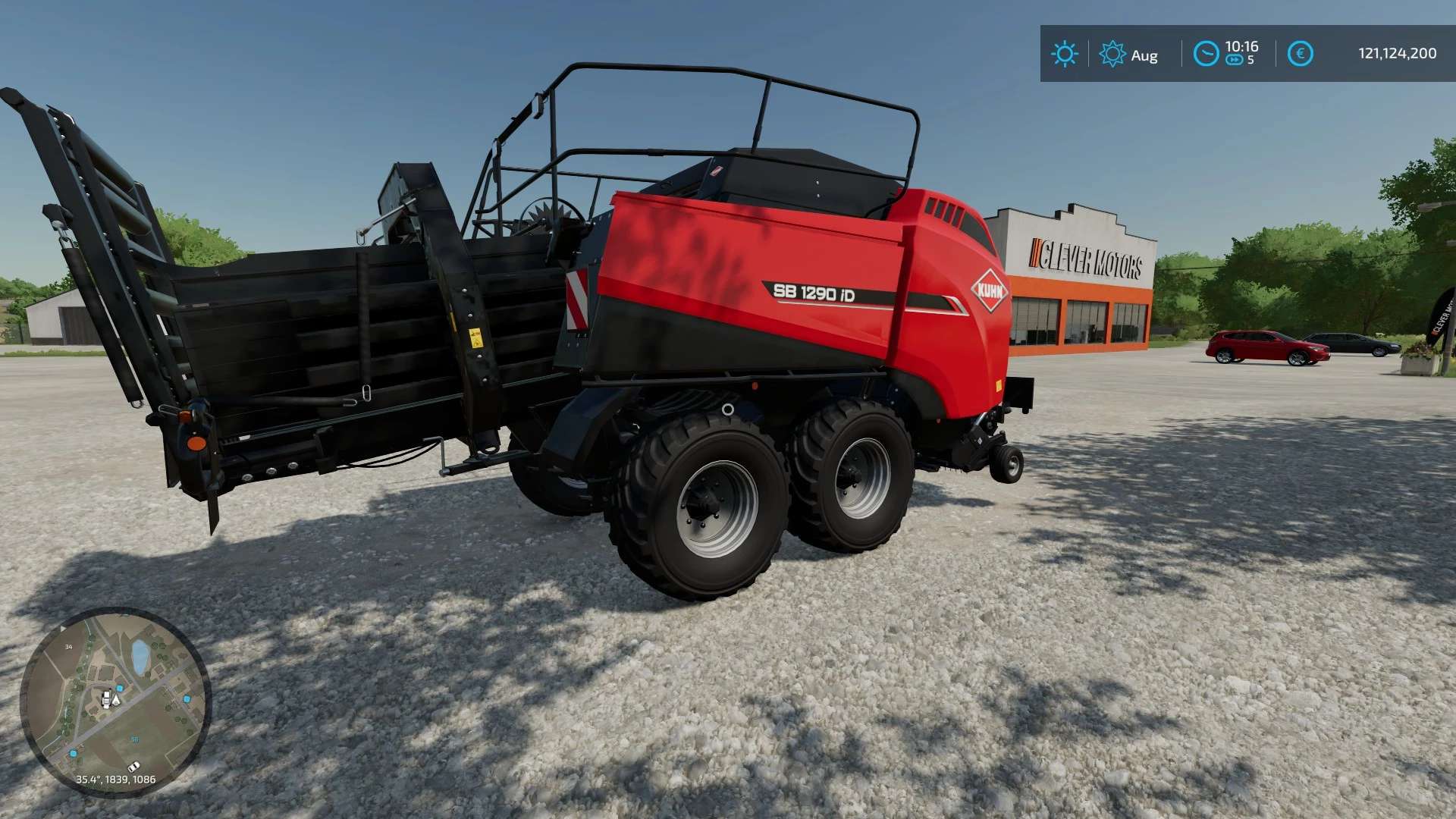Screen dimensions: 1456x819
Task: Select the August season icon
Action: click(x=1112, y=54)
